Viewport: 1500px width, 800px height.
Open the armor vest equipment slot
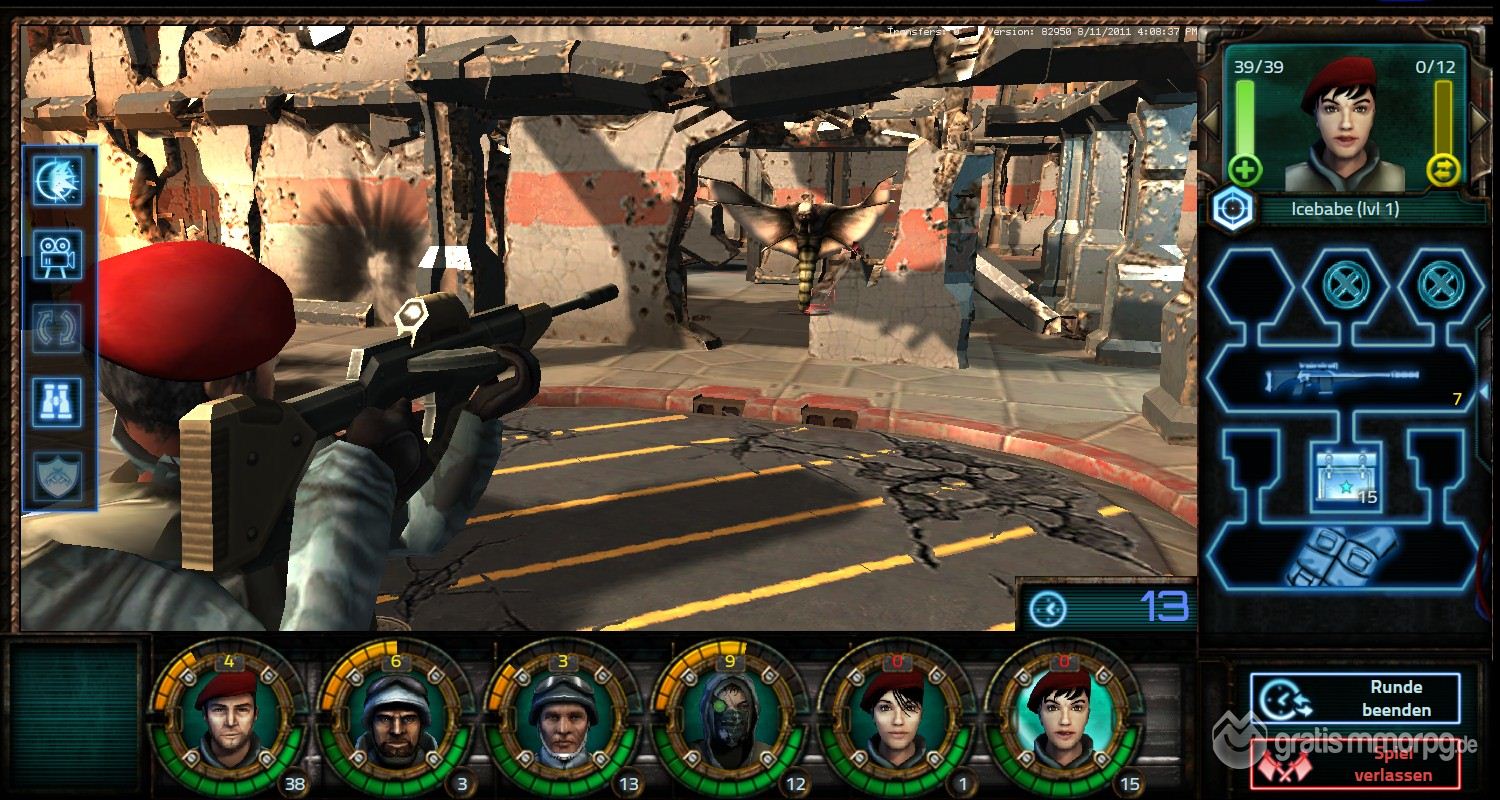click(x=1338, y=558)
